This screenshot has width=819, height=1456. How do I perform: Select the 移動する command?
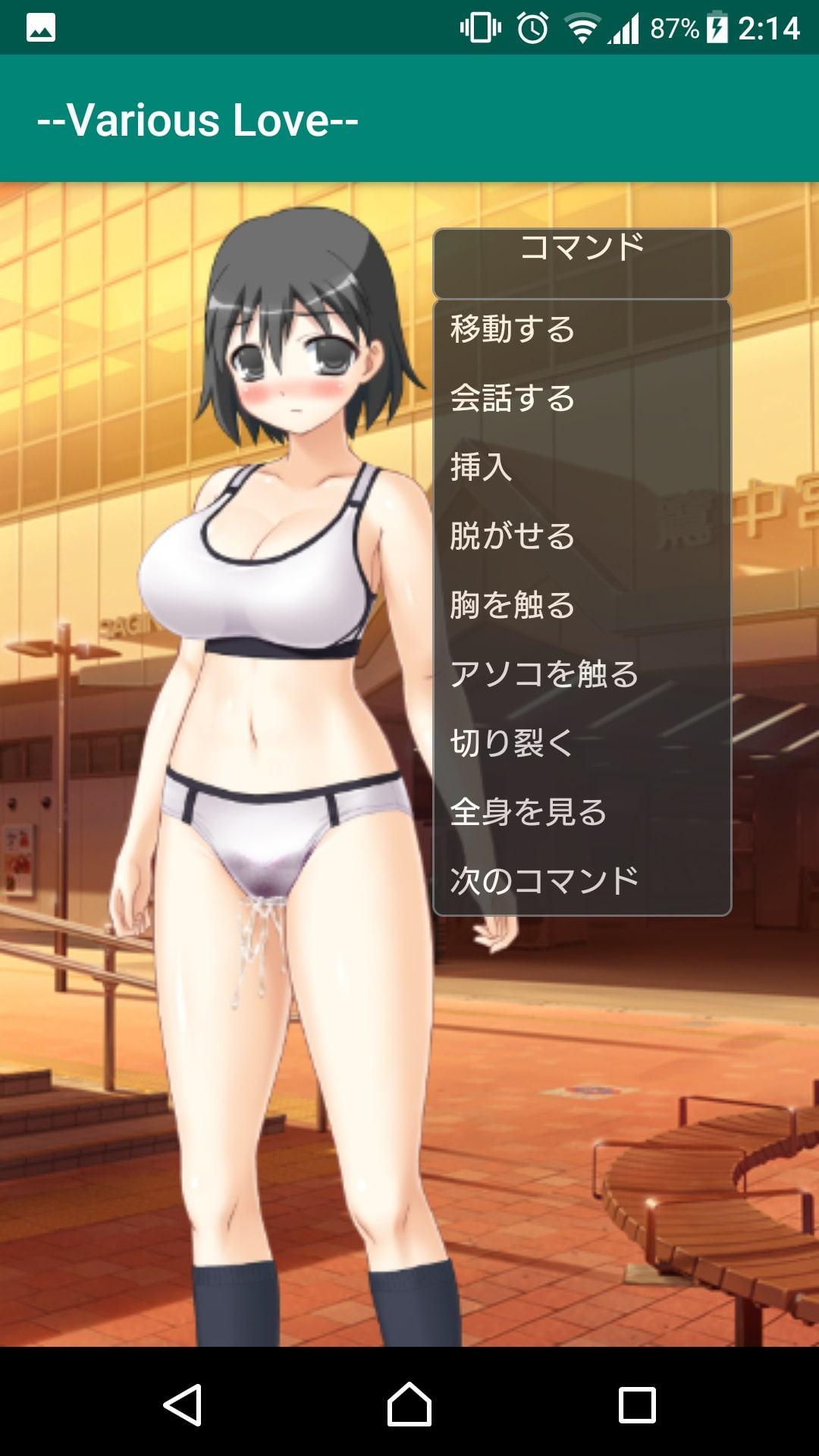click(x=513, y=330)
